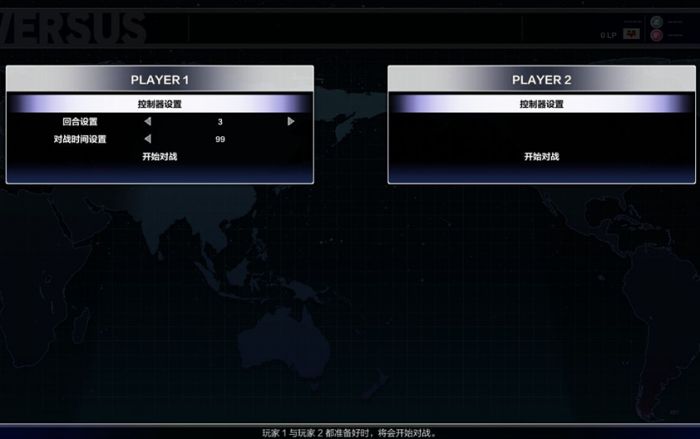Lower the 对战时间设置 battle time
Screen dimensions: 700x439
click(148, 139)
